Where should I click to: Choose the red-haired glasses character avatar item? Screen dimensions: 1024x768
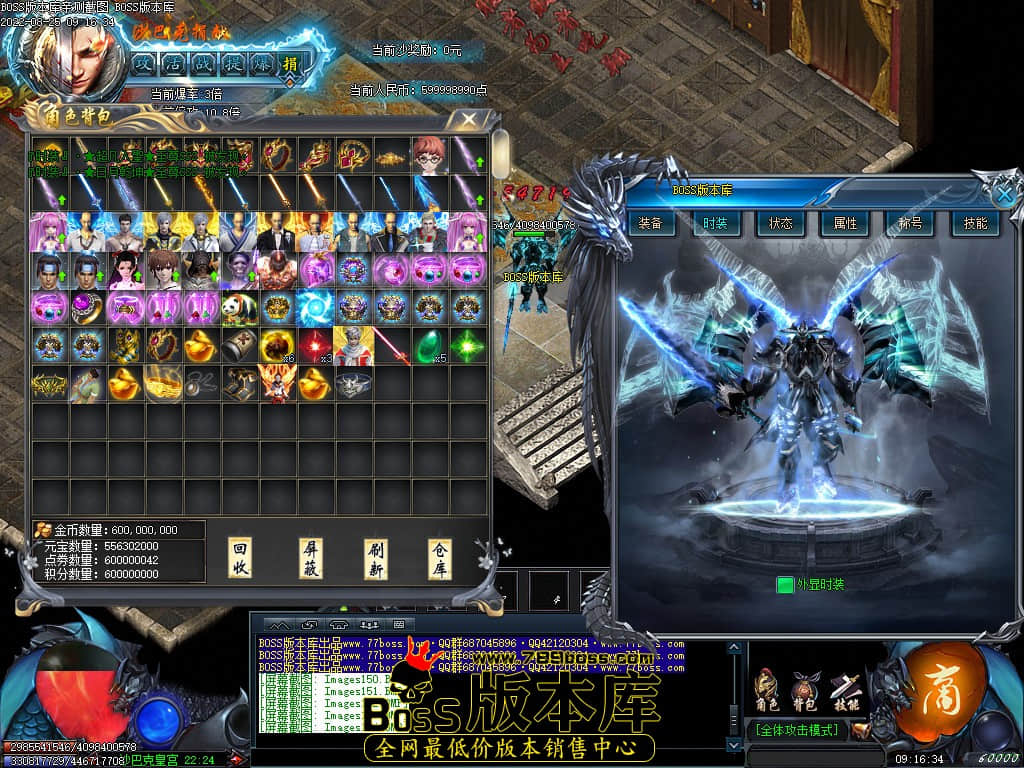click(429, 155)
